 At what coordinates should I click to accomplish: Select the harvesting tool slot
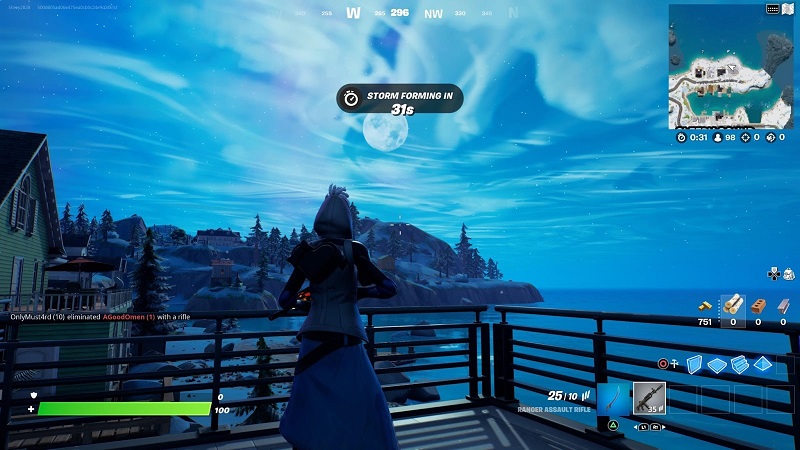point(614,398)
